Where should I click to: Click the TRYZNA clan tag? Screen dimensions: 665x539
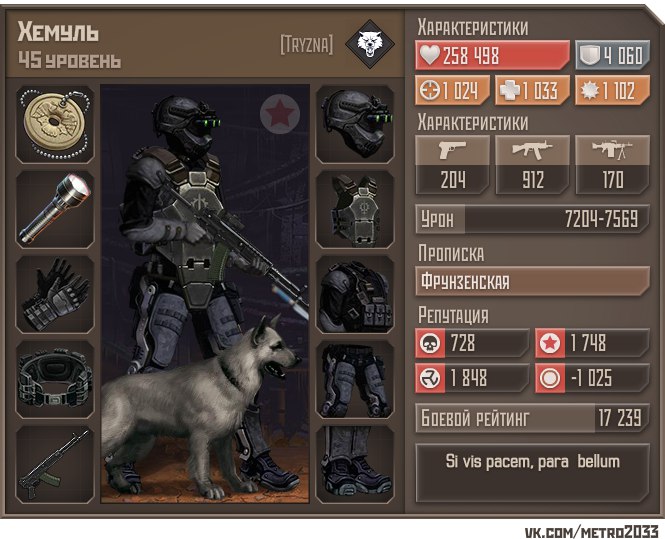pos(307,45)
